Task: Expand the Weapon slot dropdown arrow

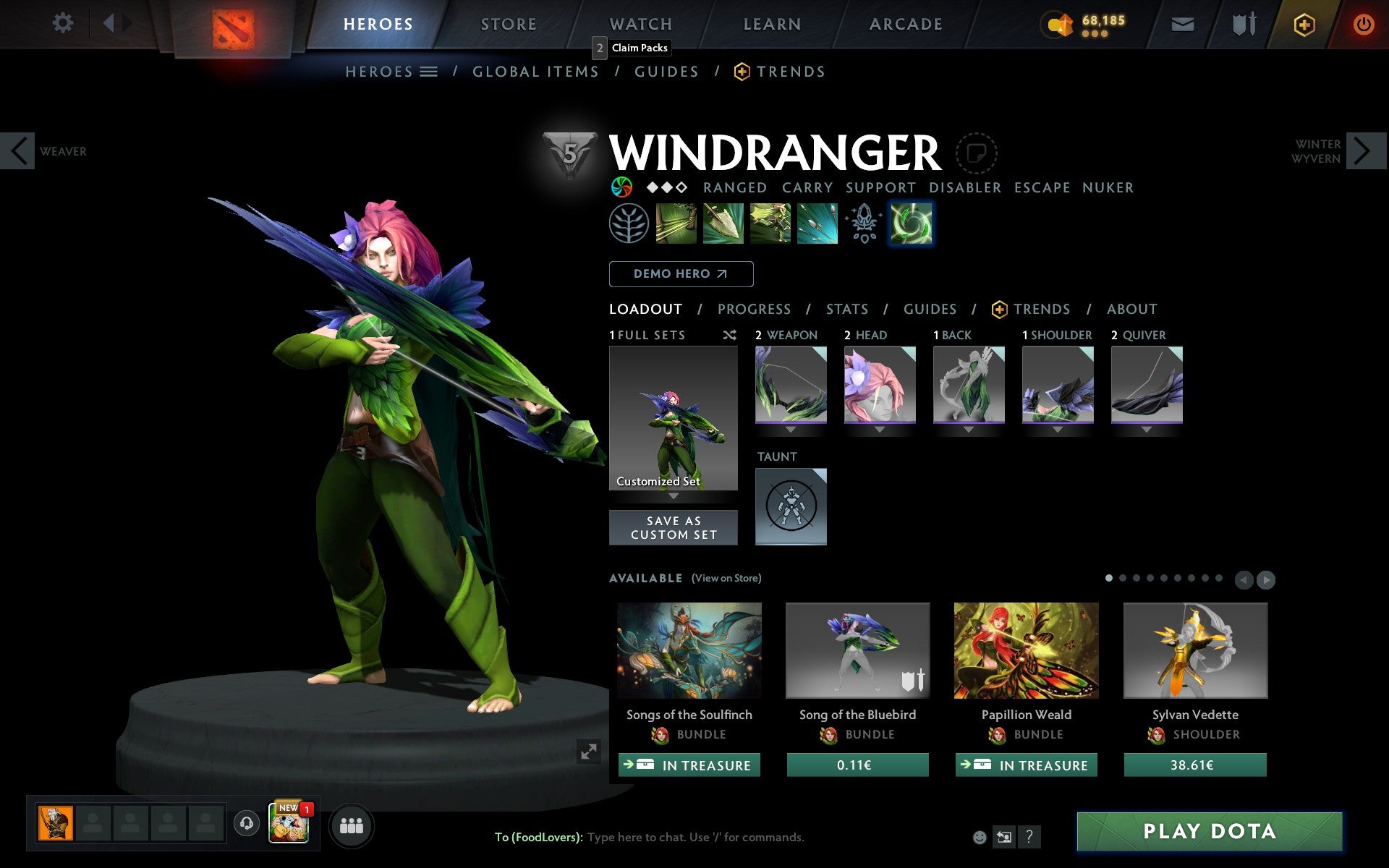Action: (x=791, y=428)
